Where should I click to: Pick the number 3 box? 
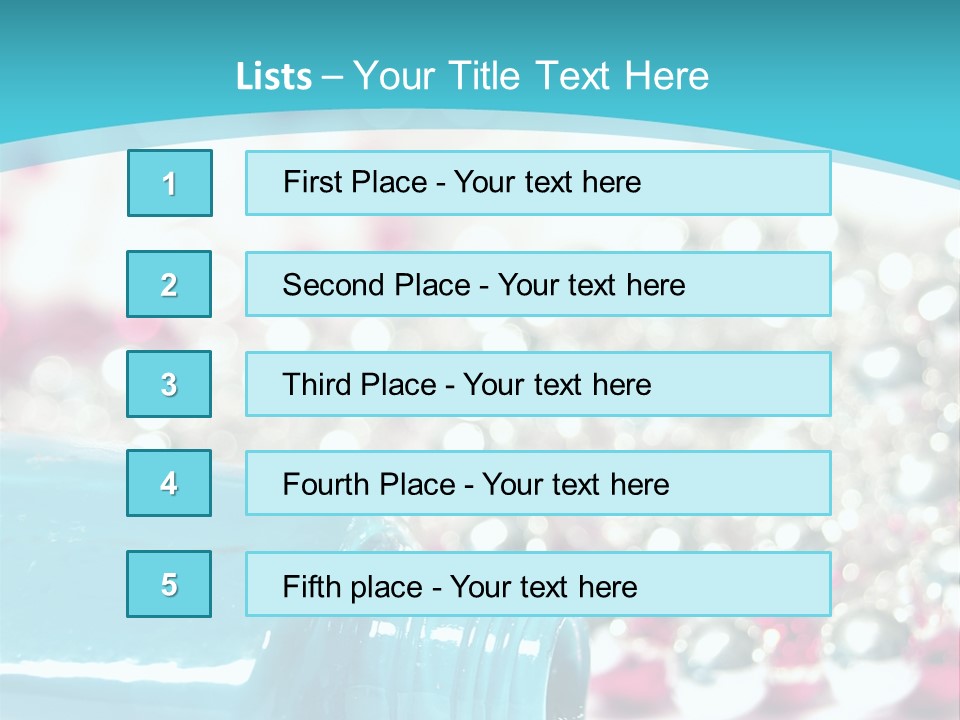[x=169, y=384]
